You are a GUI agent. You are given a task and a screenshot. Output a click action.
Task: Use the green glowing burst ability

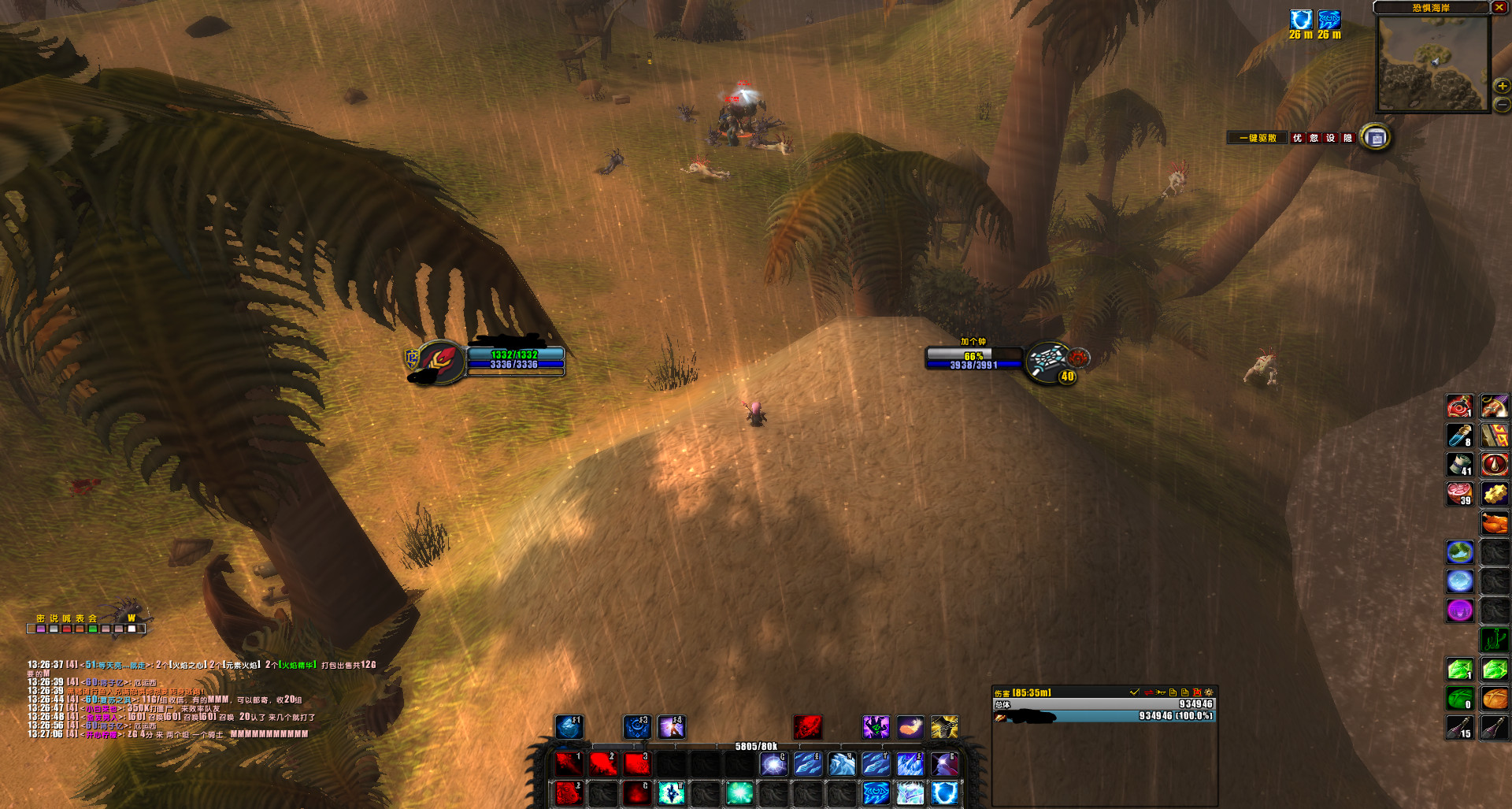[739, 792]
